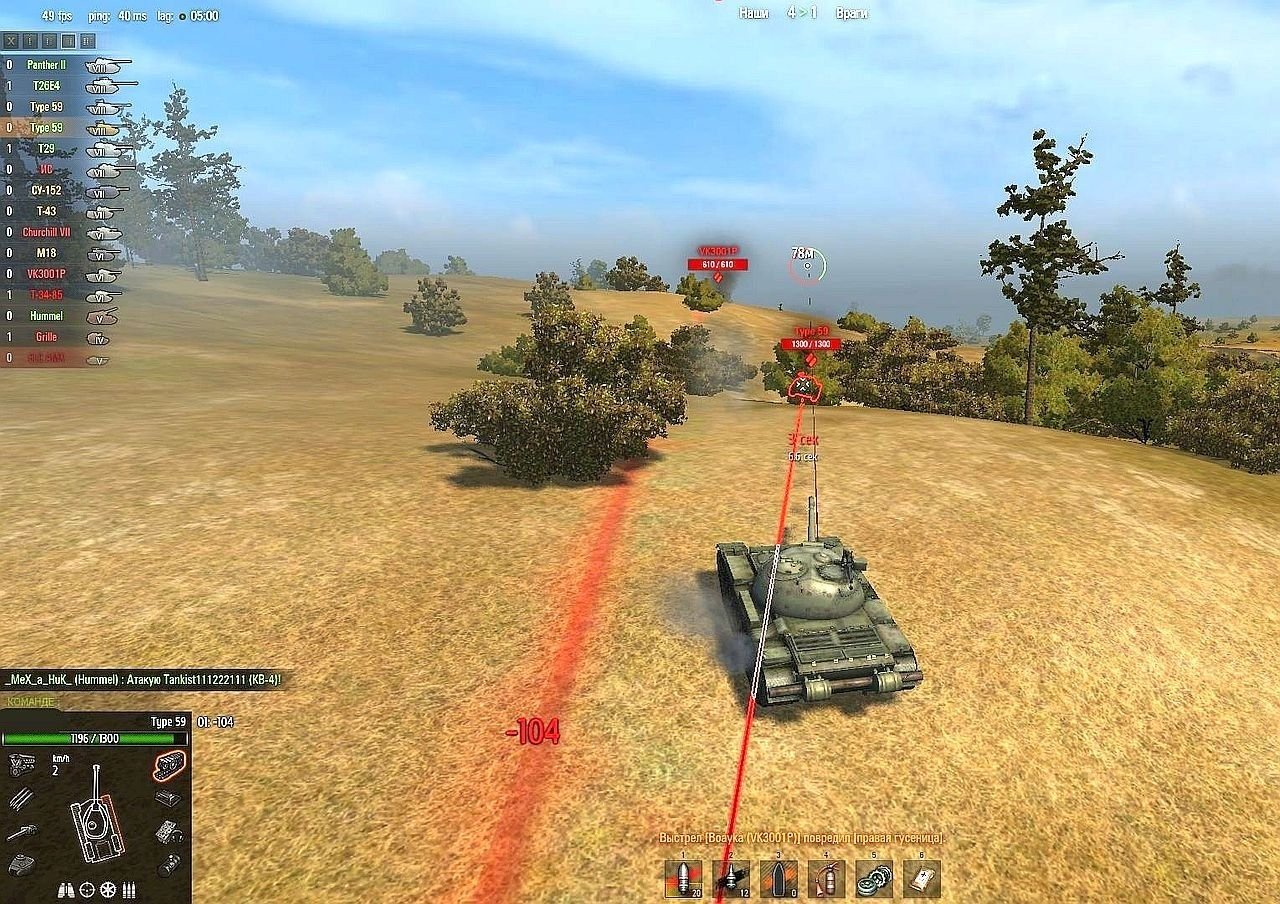The width and height of the screenshot is (1280, 904).
Task: Select the M18 row in the player list
Action: click(46, 253)
